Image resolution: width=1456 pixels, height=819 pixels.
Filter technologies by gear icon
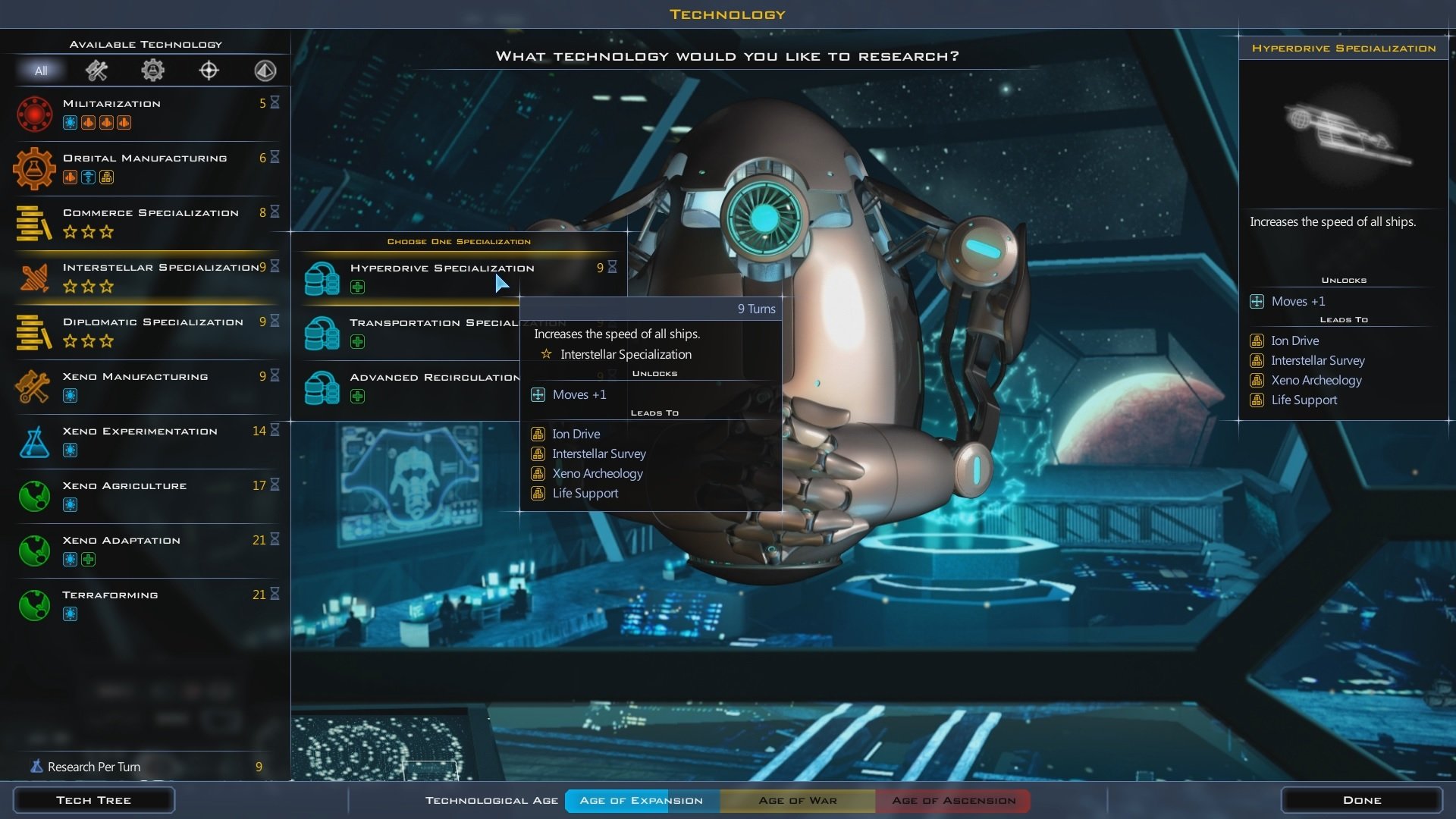click(x=152, y=71)
